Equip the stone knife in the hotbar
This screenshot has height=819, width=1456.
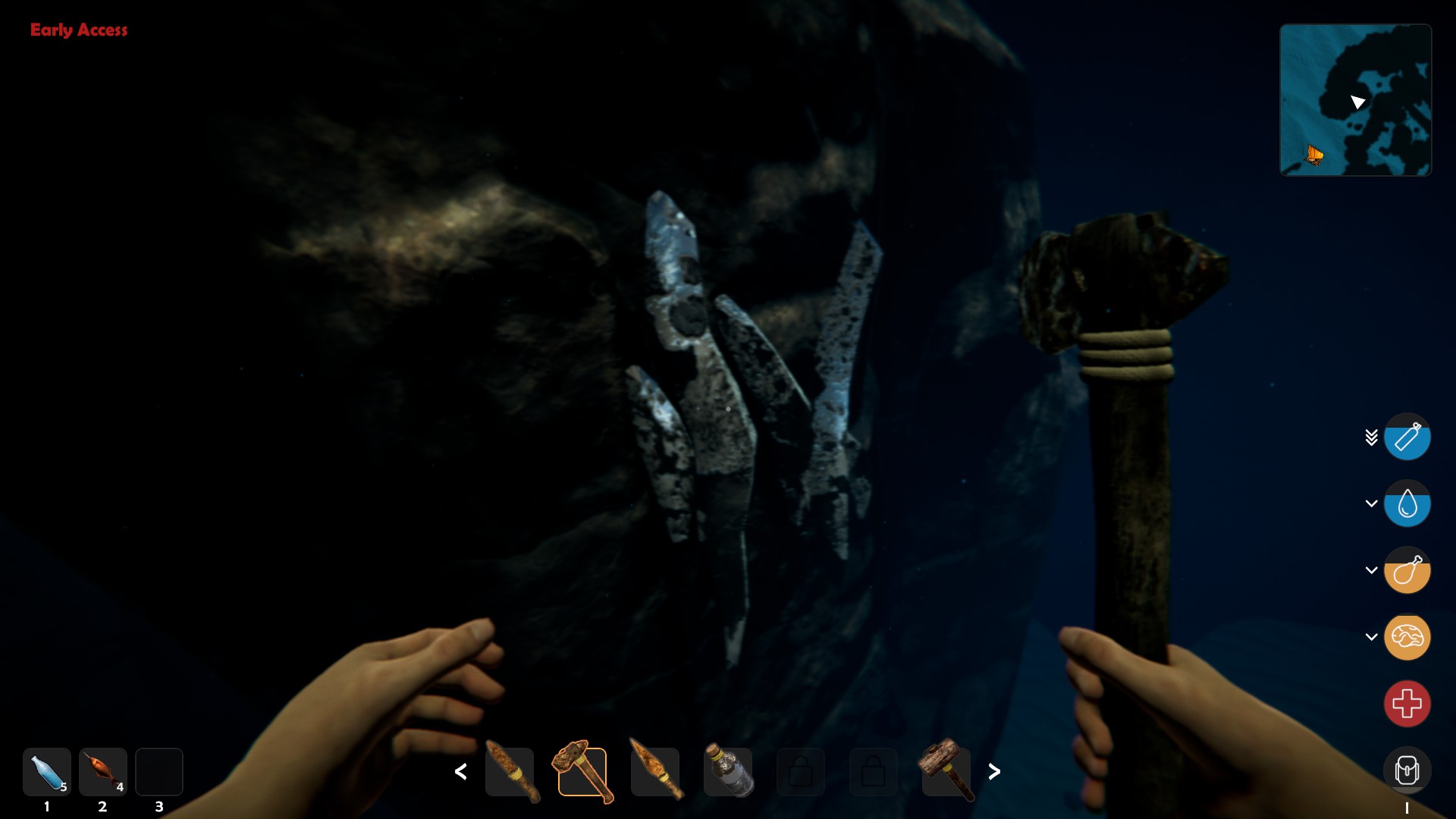point(510,772)
